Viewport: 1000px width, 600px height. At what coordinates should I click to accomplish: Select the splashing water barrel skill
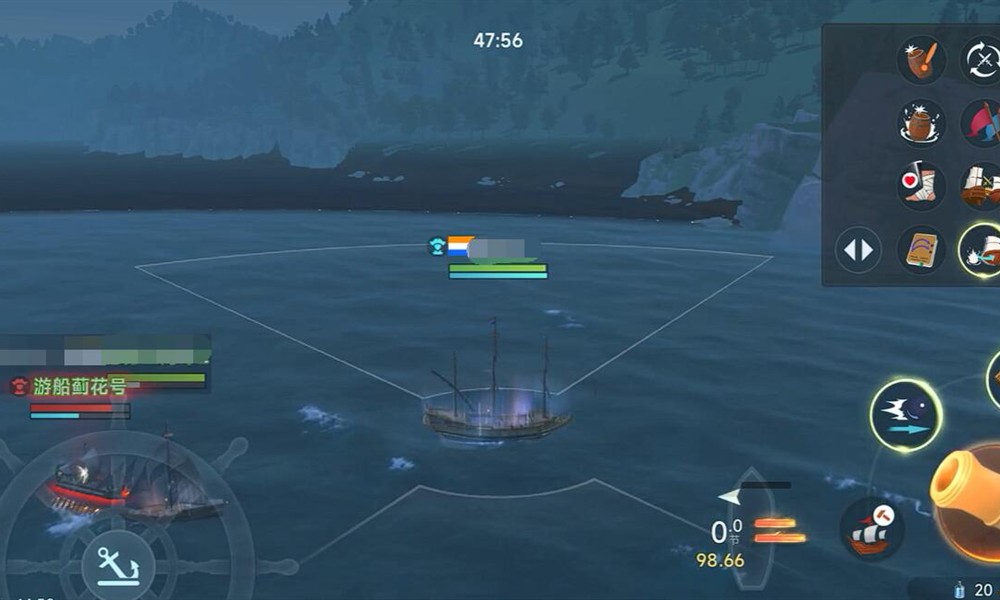tap(921, 123)
